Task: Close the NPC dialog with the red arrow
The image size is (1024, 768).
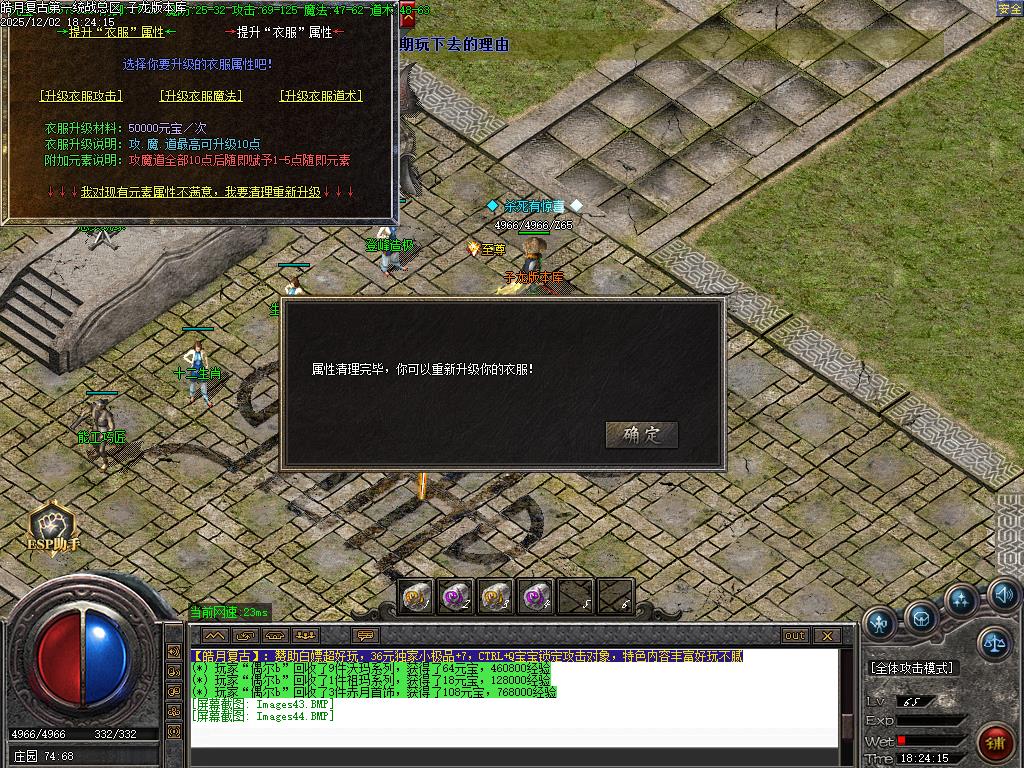Action: (x=407, y=17)
